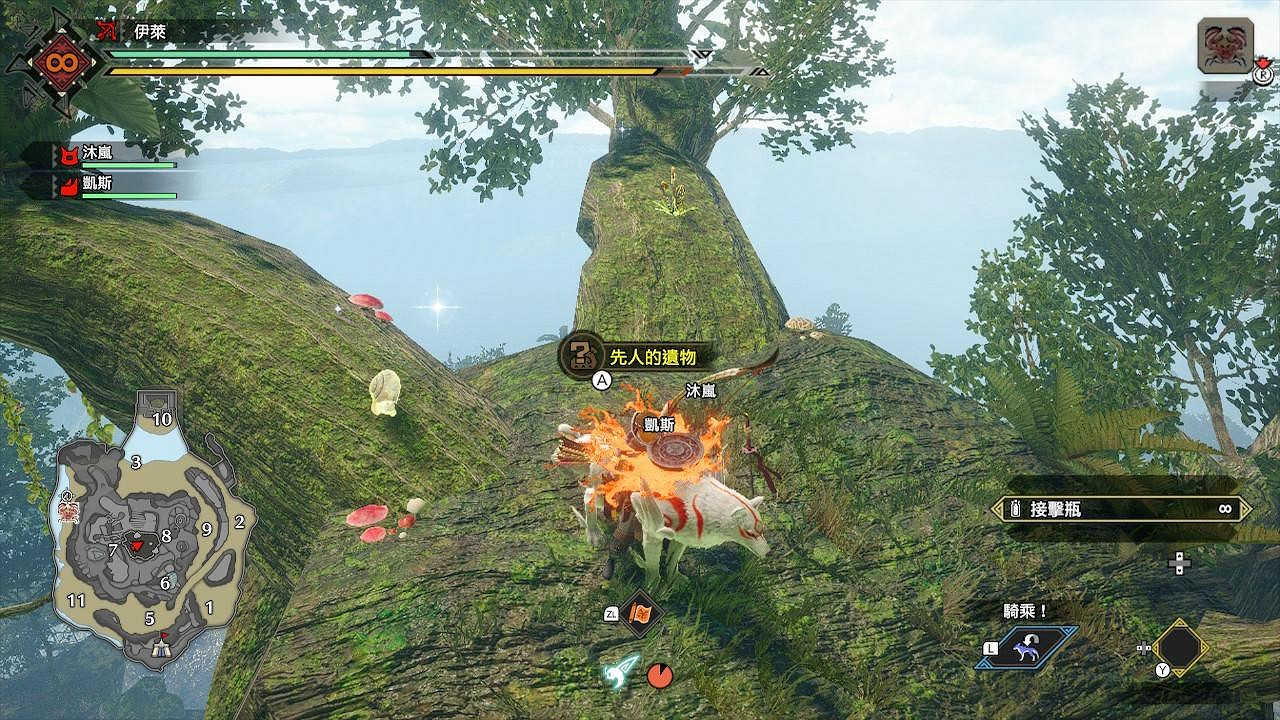Open the area minimap
This screenshot has height=720, width=1280.
pyautogui.click(x=150, y=530)
